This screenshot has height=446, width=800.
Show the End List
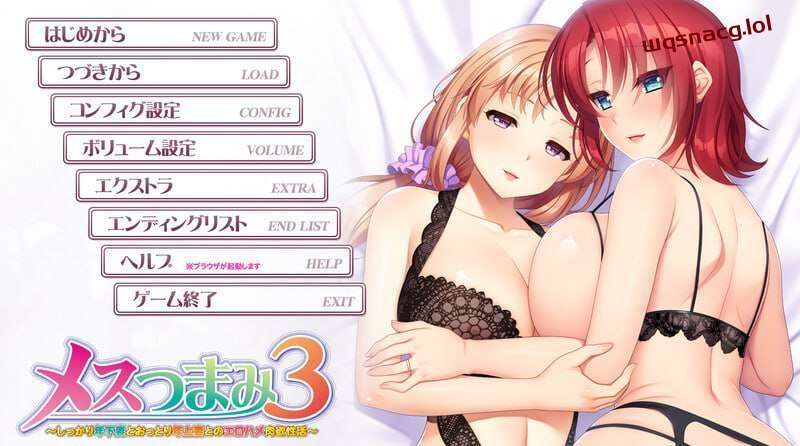[x=215, y=224]
